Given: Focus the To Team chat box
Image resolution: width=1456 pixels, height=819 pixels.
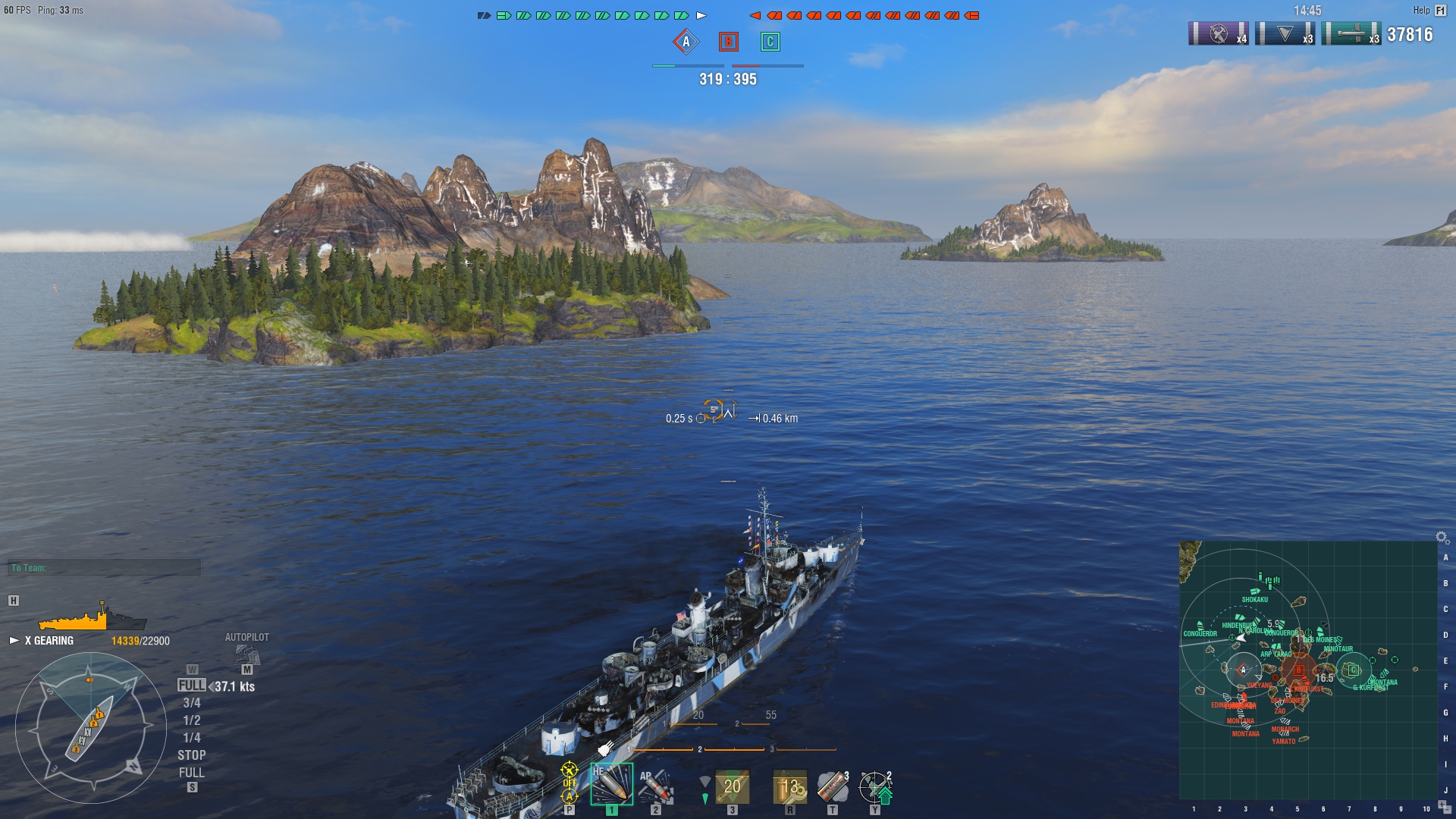Looking at the screenshot, I should click(105, 568).
